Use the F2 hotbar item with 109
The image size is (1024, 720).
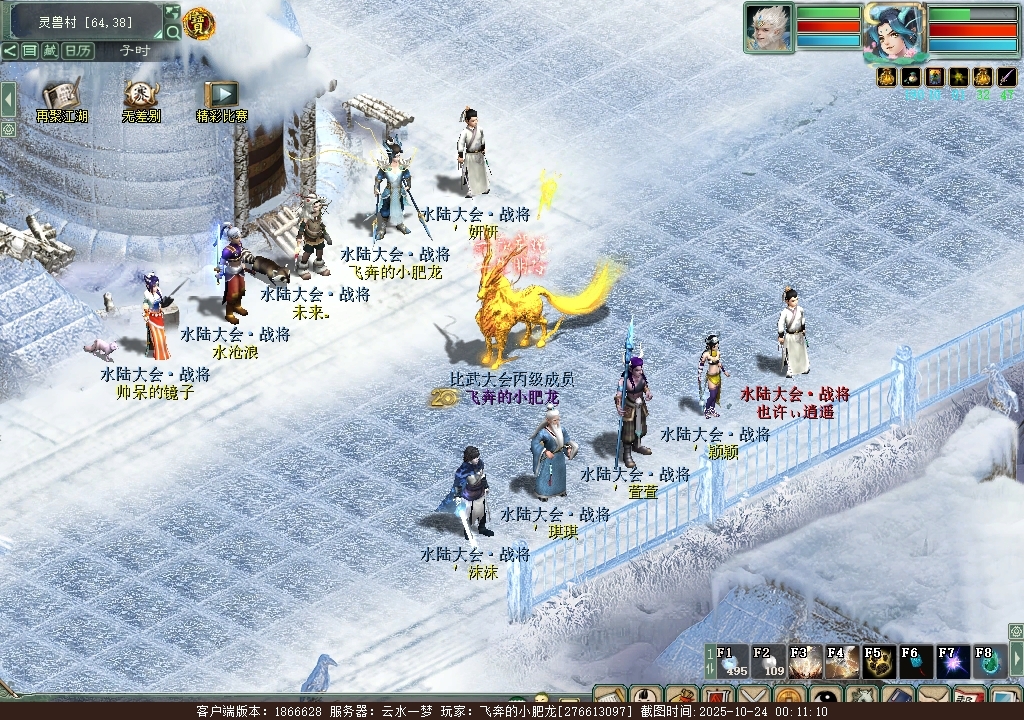tap(769, 662)
